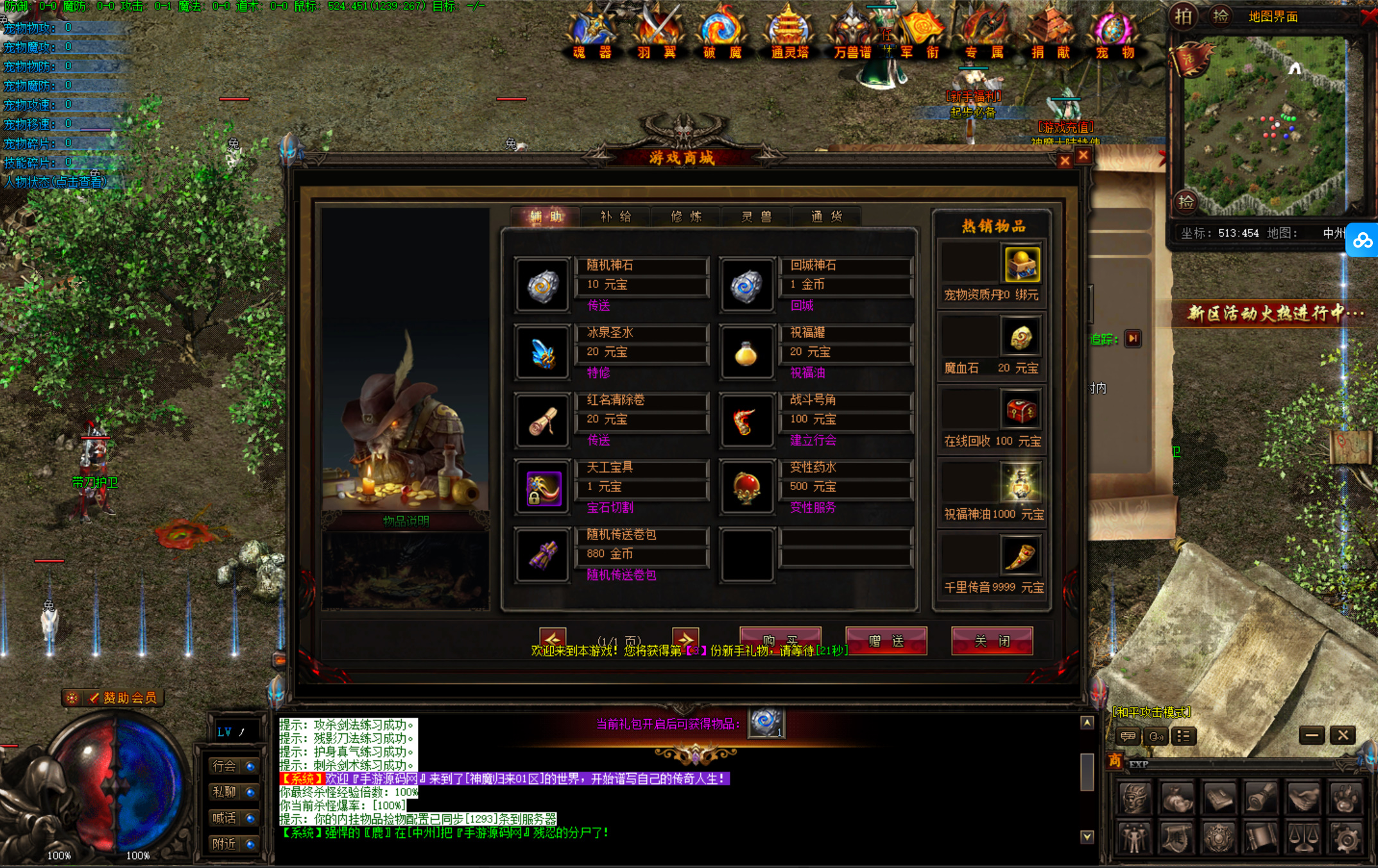Open the 通灵塔 top menu
The image size is (1378, 868).
pyautogui.click(x=789, y=33)
